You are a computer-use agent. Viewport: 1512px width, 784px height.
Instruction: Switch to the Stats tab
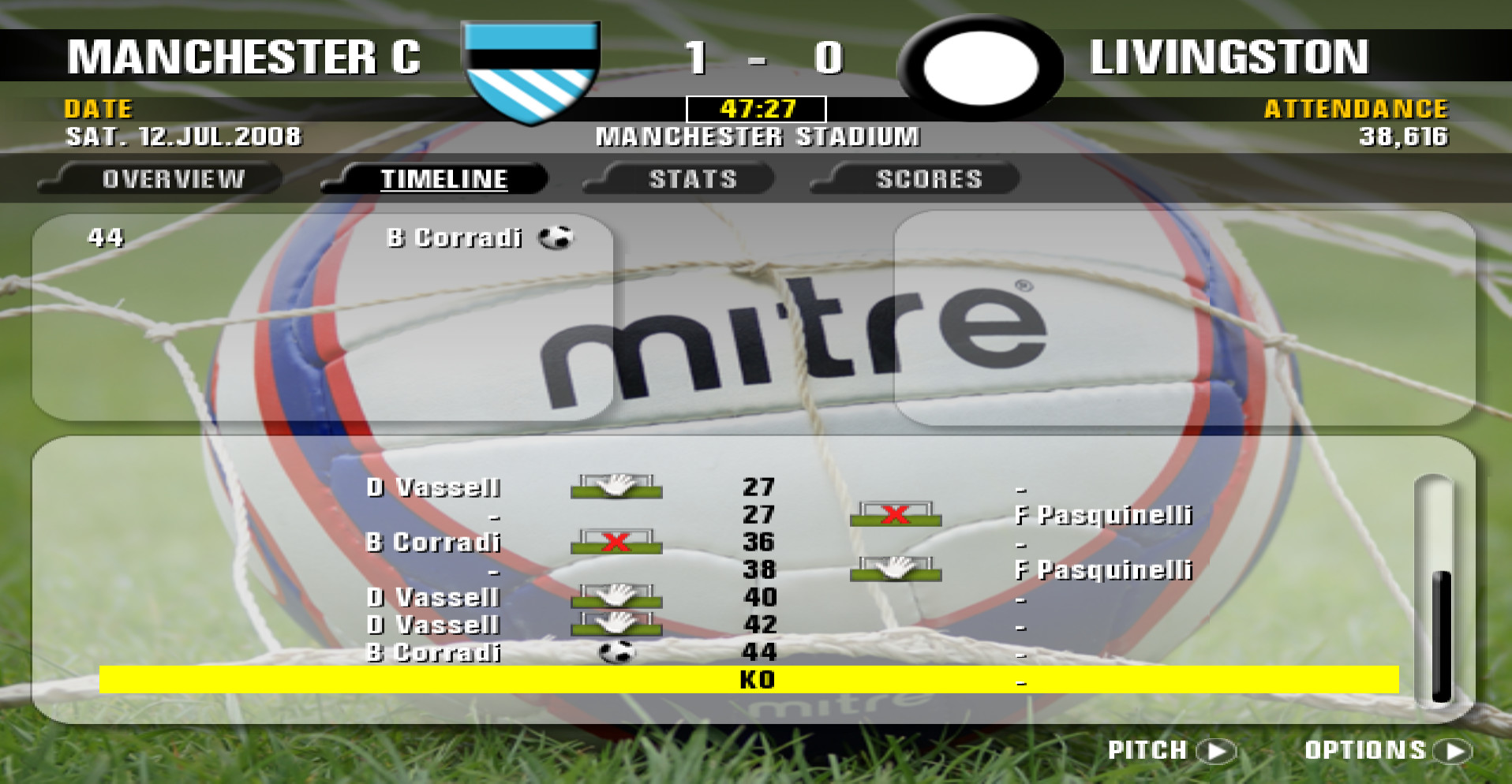(x=692, y=178)
